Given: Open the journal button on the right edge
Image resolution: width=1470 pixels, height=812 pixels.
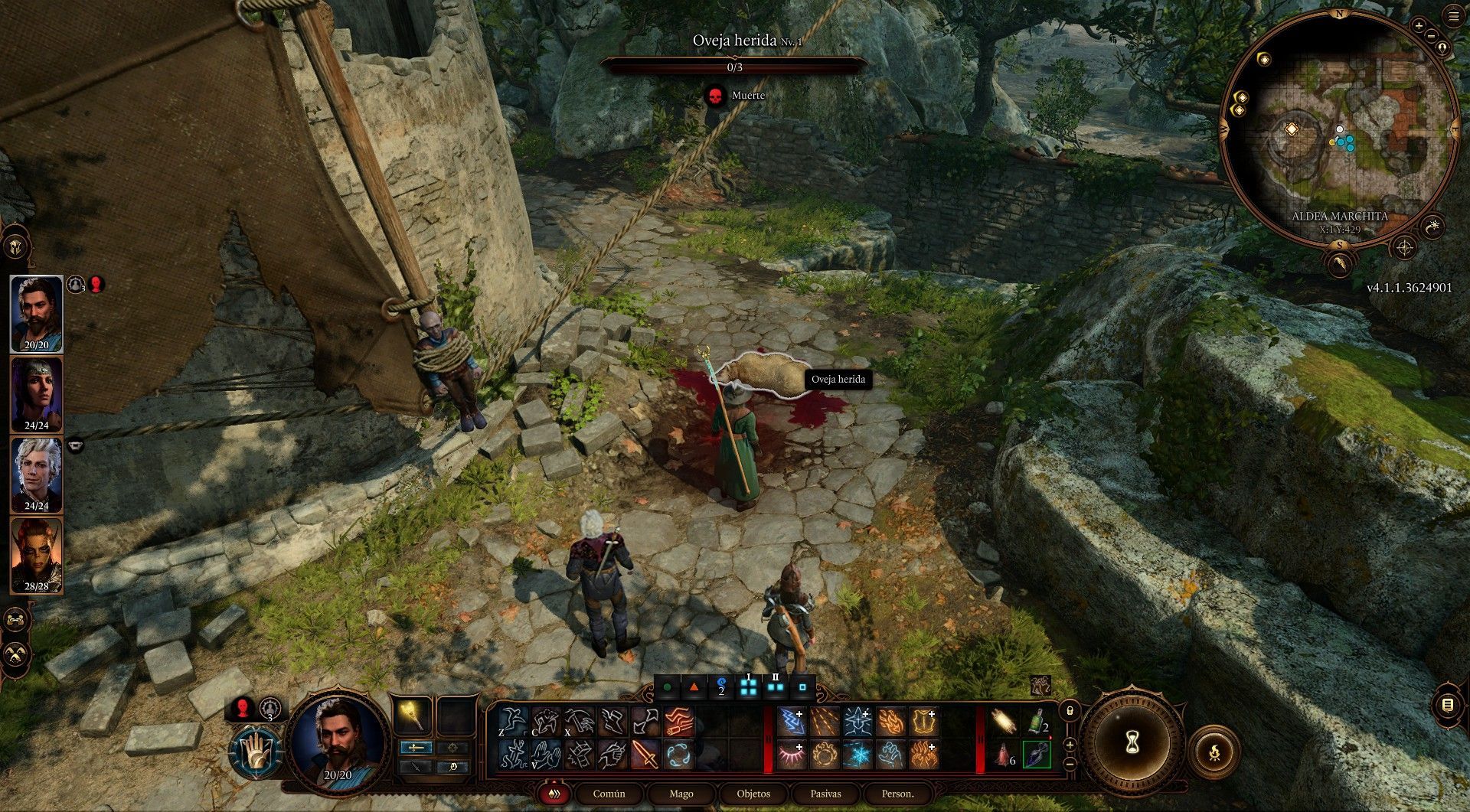Looking at the screenshot, I should click(x=1447, y=705).
